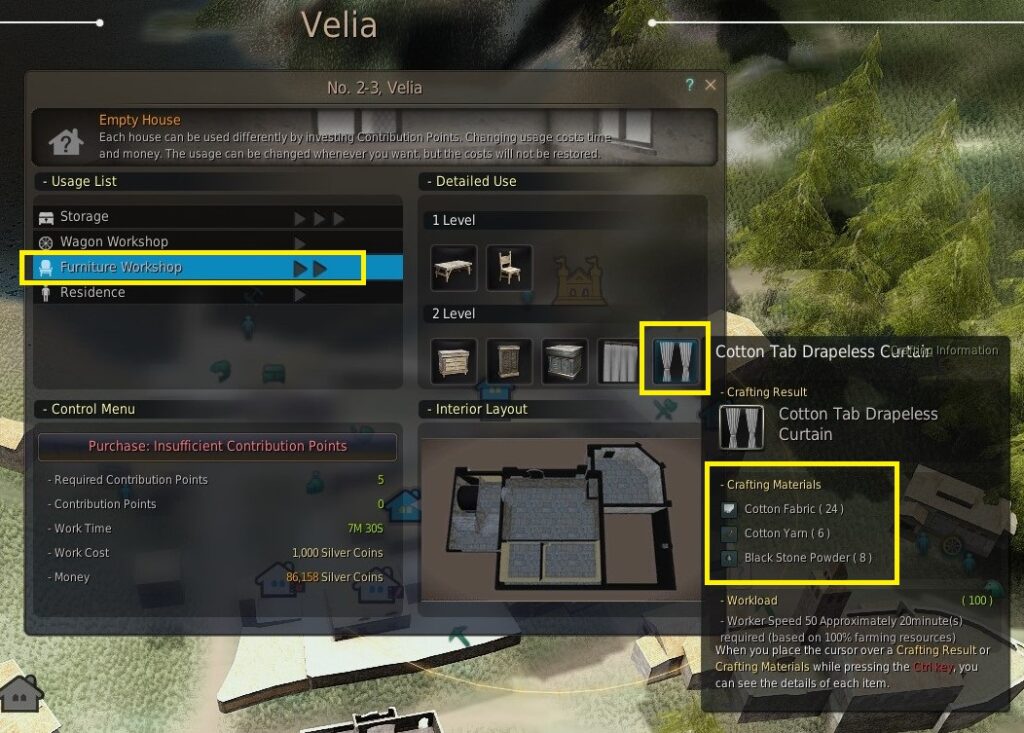
Task: Choose the Wagon Workshop usage
Action: [113, 242]
